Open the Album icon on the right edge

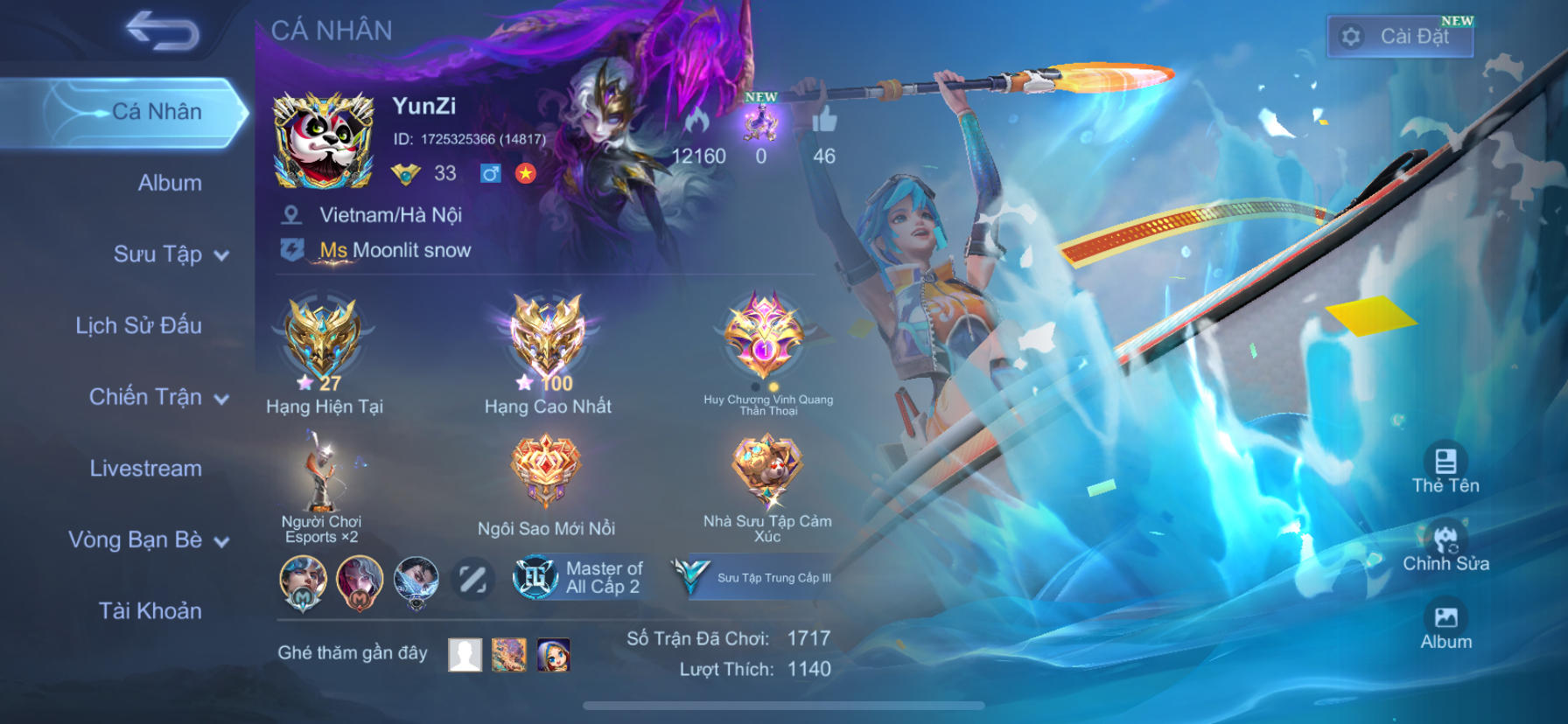1447,617
